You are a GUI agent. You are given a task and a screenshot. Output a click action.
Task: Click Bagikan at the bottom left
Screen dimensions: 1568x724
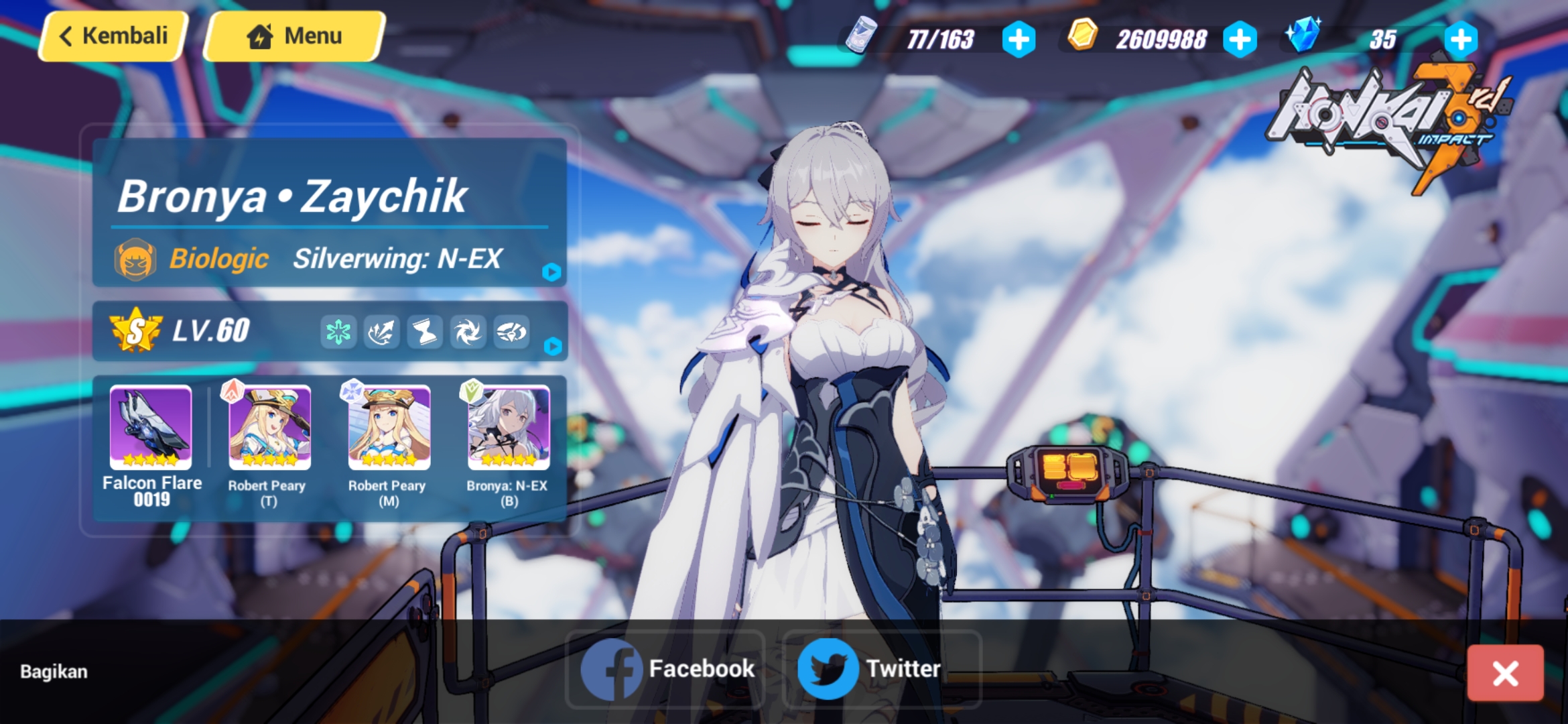[52, 670]
